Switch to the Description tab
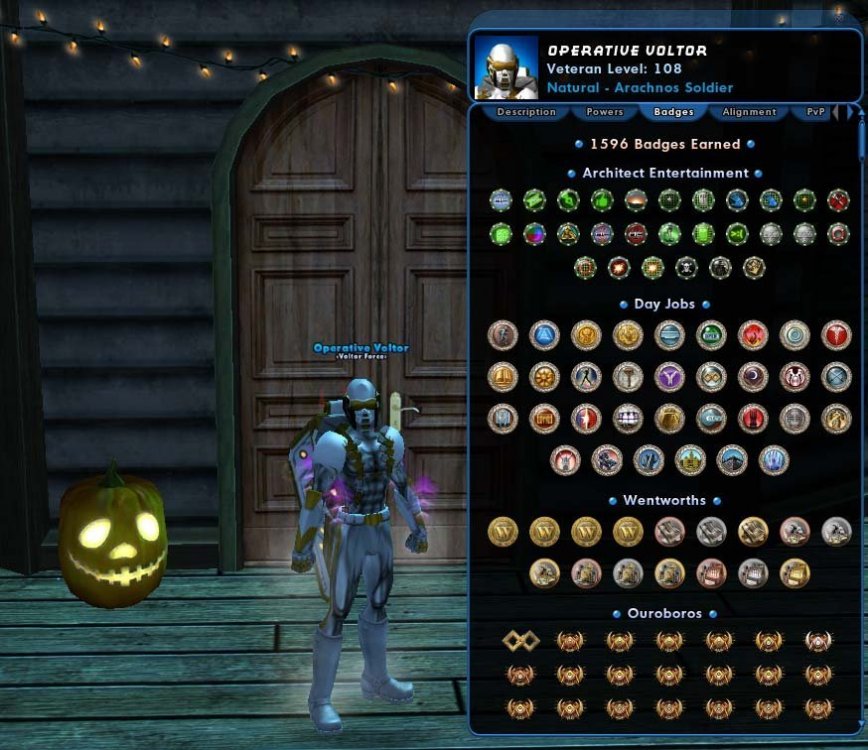Viewport: 868px width, 750px height. tap(526, 112)
